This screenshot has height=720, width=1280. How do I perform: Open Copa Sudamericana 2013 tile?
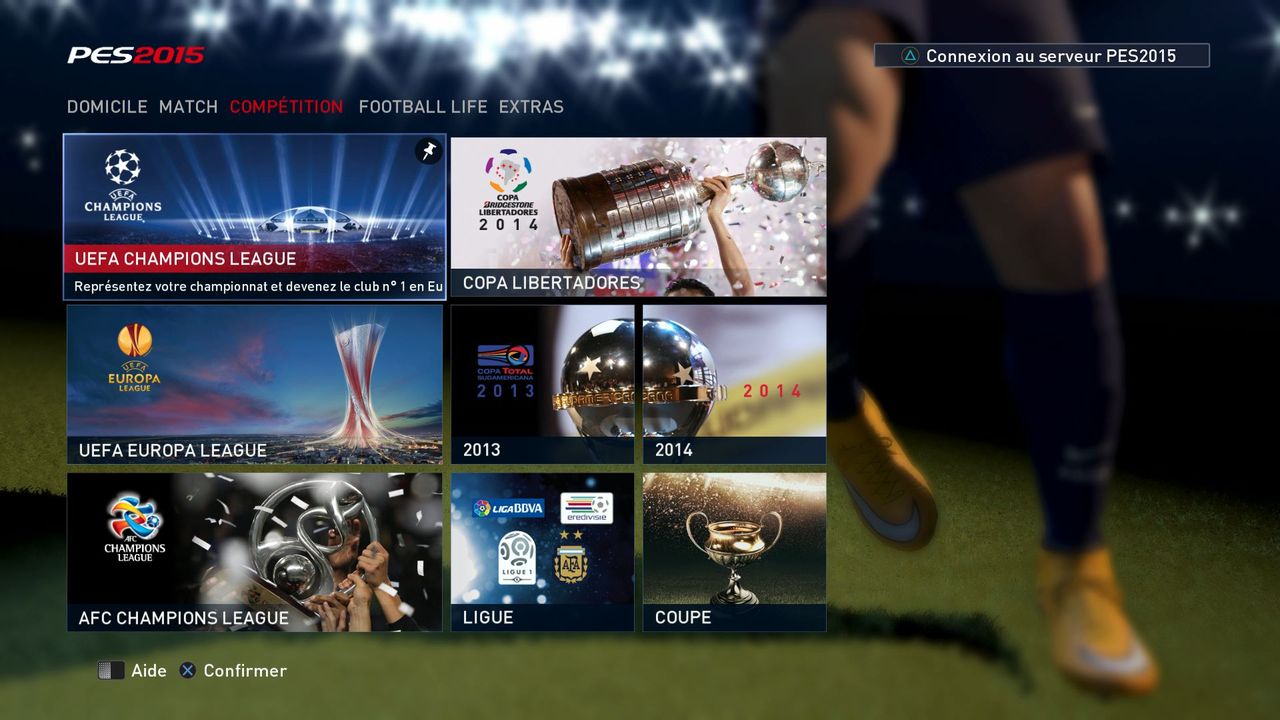(542, 384)
